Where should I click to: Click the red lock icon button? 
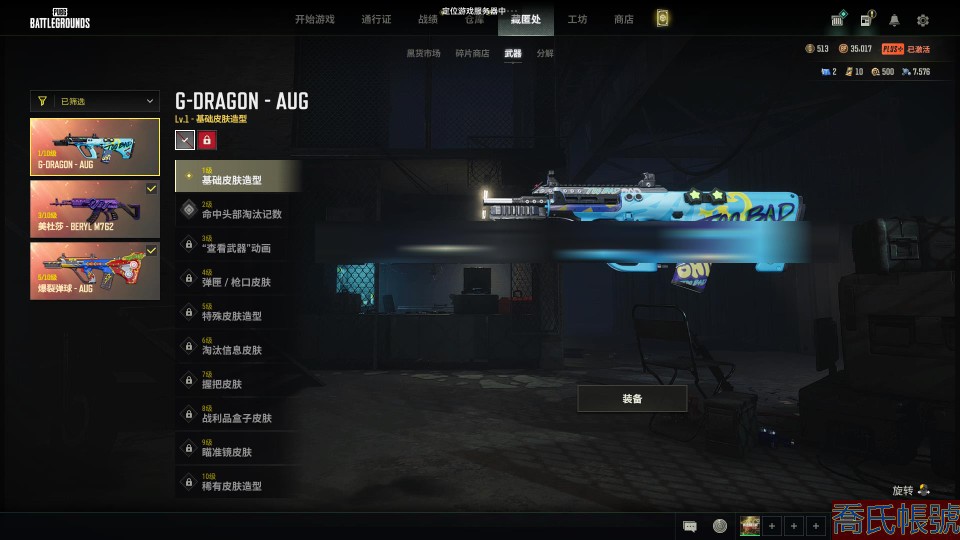207,141
